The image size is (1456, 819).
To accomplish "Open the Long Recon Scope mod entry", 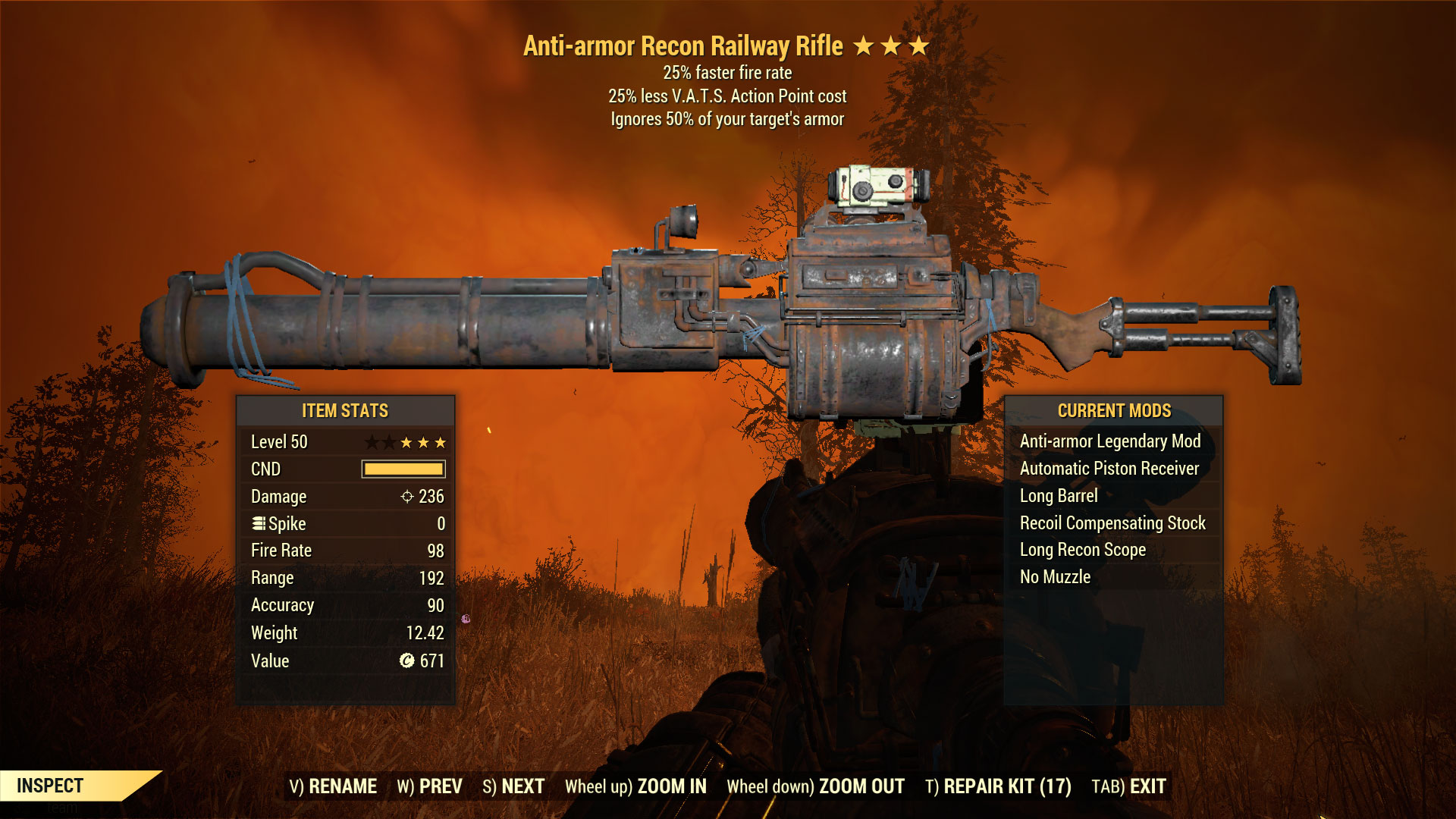I will coord(1081,550).
